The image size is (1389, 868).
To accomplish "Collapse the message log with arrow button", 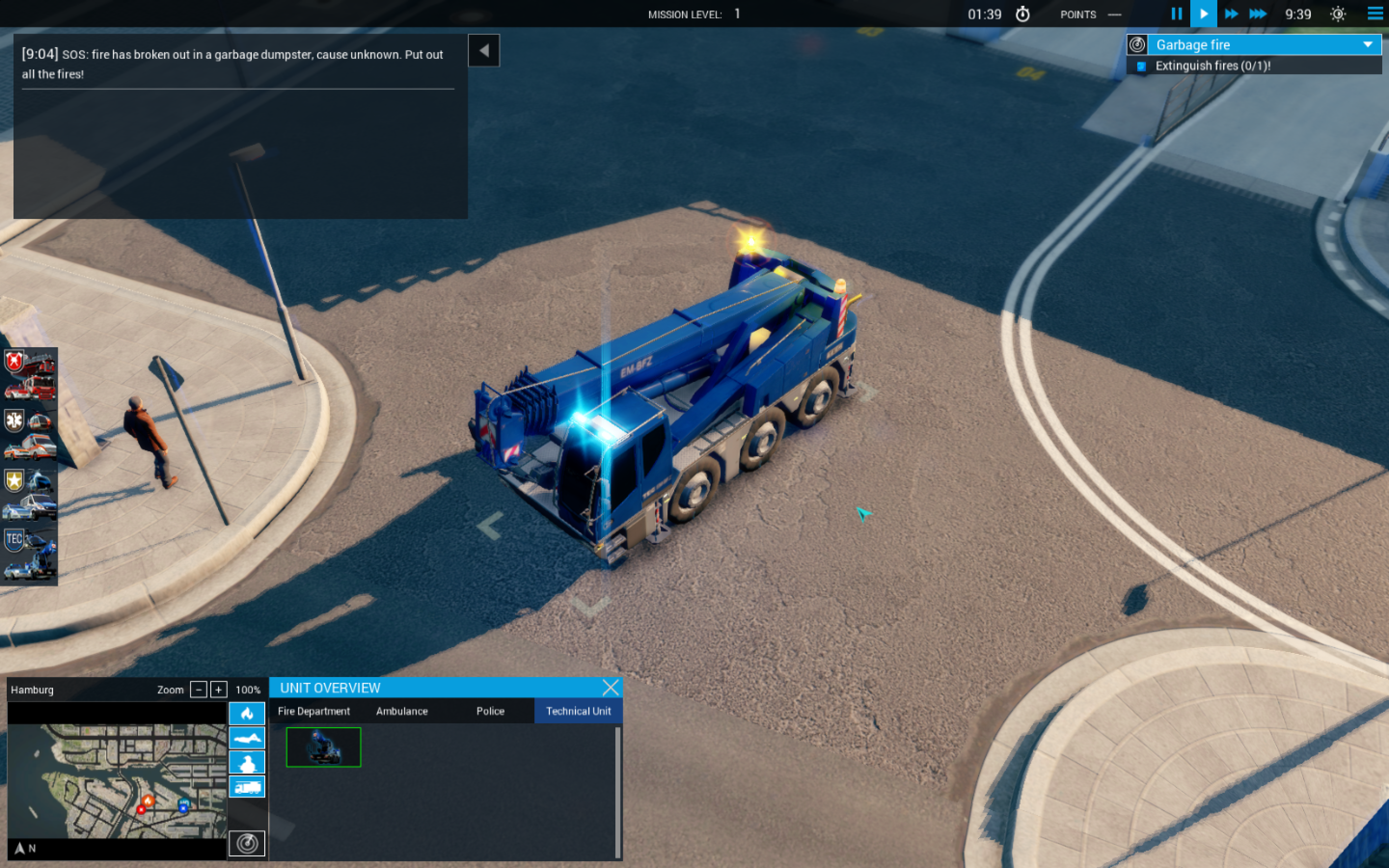I will (484, 51).
